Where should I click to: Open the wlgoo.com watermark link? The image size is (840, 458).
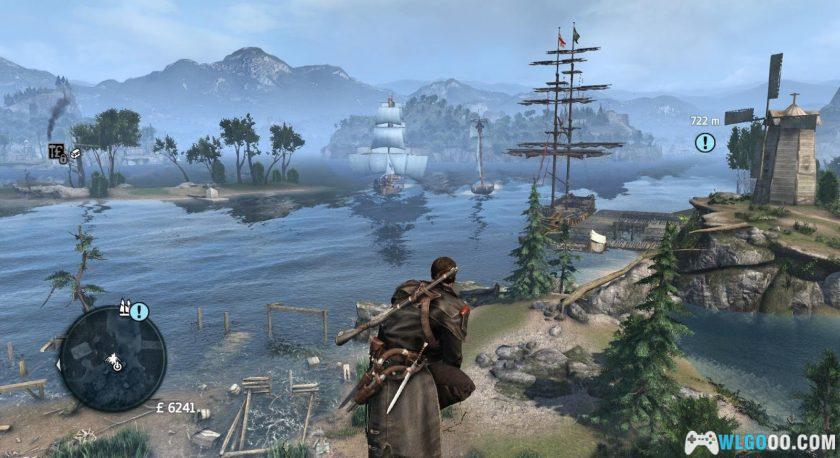coord(760,441)
